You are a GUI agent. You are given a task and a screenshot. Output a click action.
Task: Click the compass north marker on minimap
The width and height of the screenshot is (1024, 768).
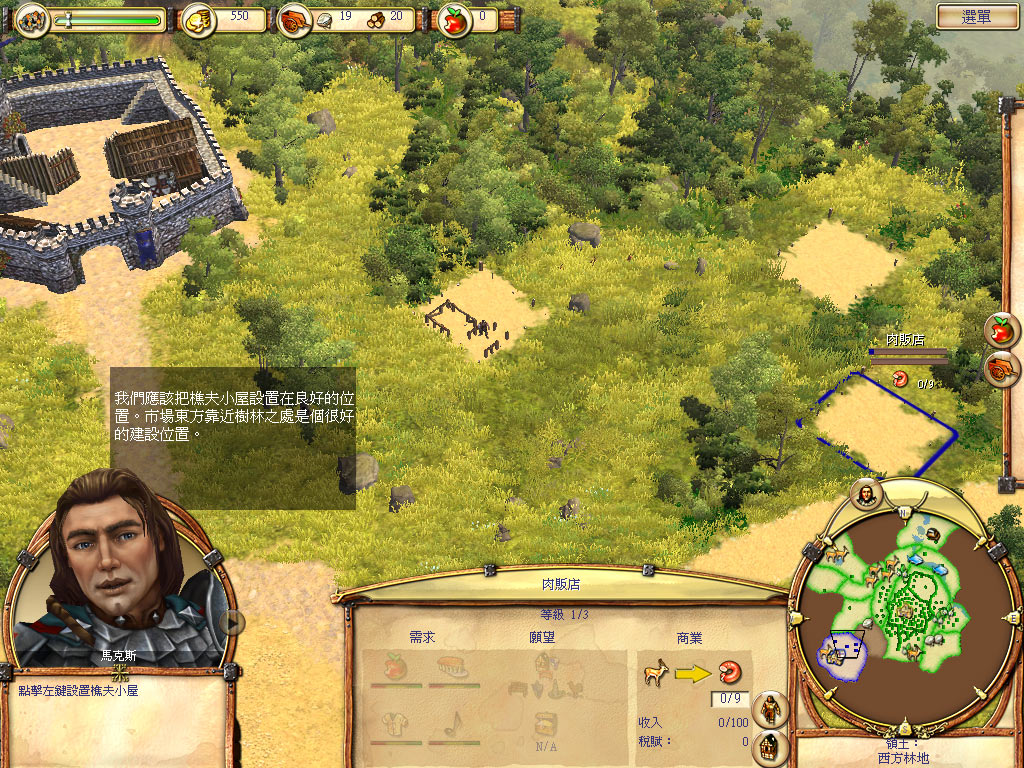[903, 511]
